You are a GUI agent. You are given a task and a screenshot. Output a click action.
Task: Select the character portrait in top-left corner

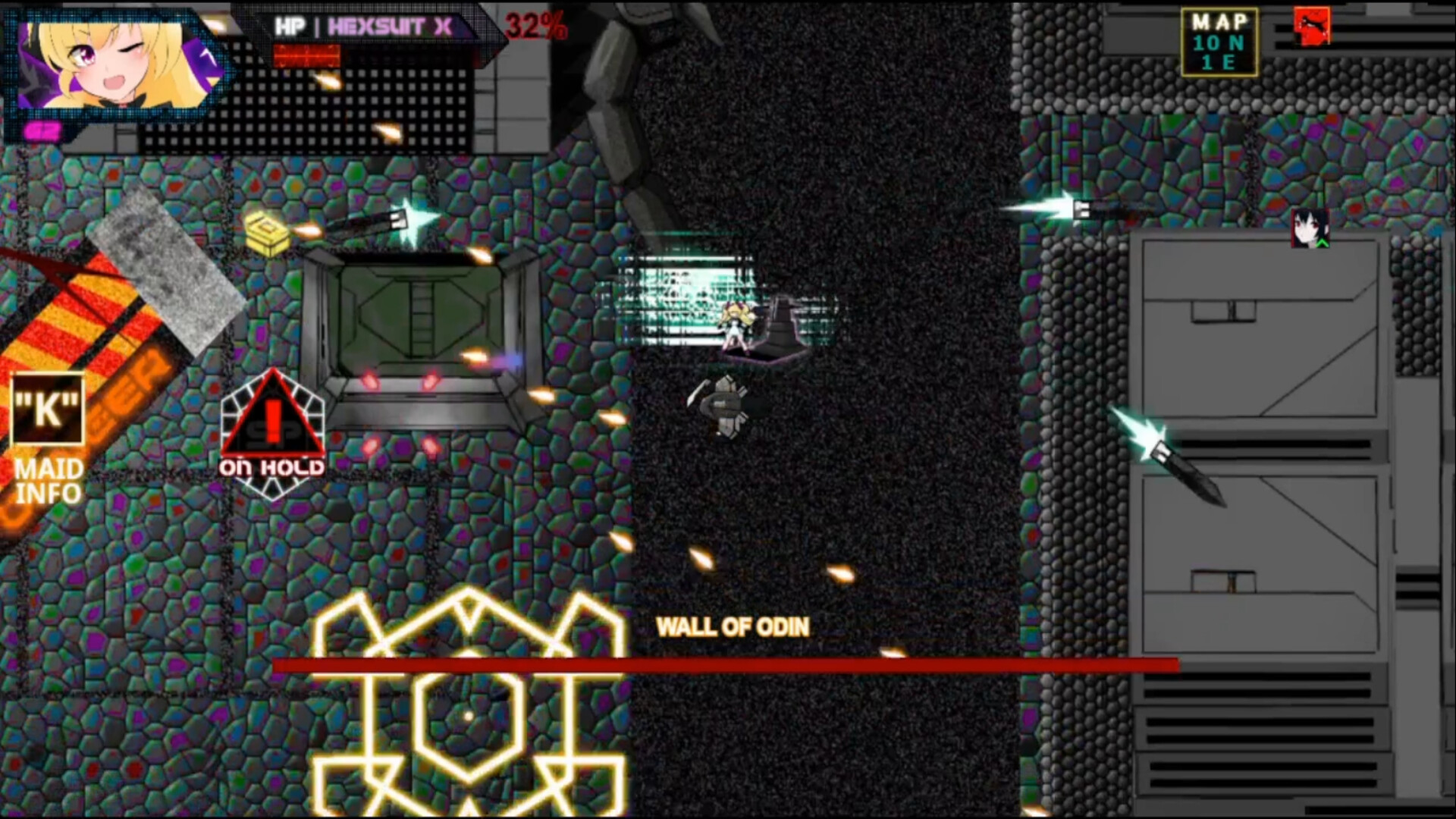pyautogui.click(x=114, y=64)
